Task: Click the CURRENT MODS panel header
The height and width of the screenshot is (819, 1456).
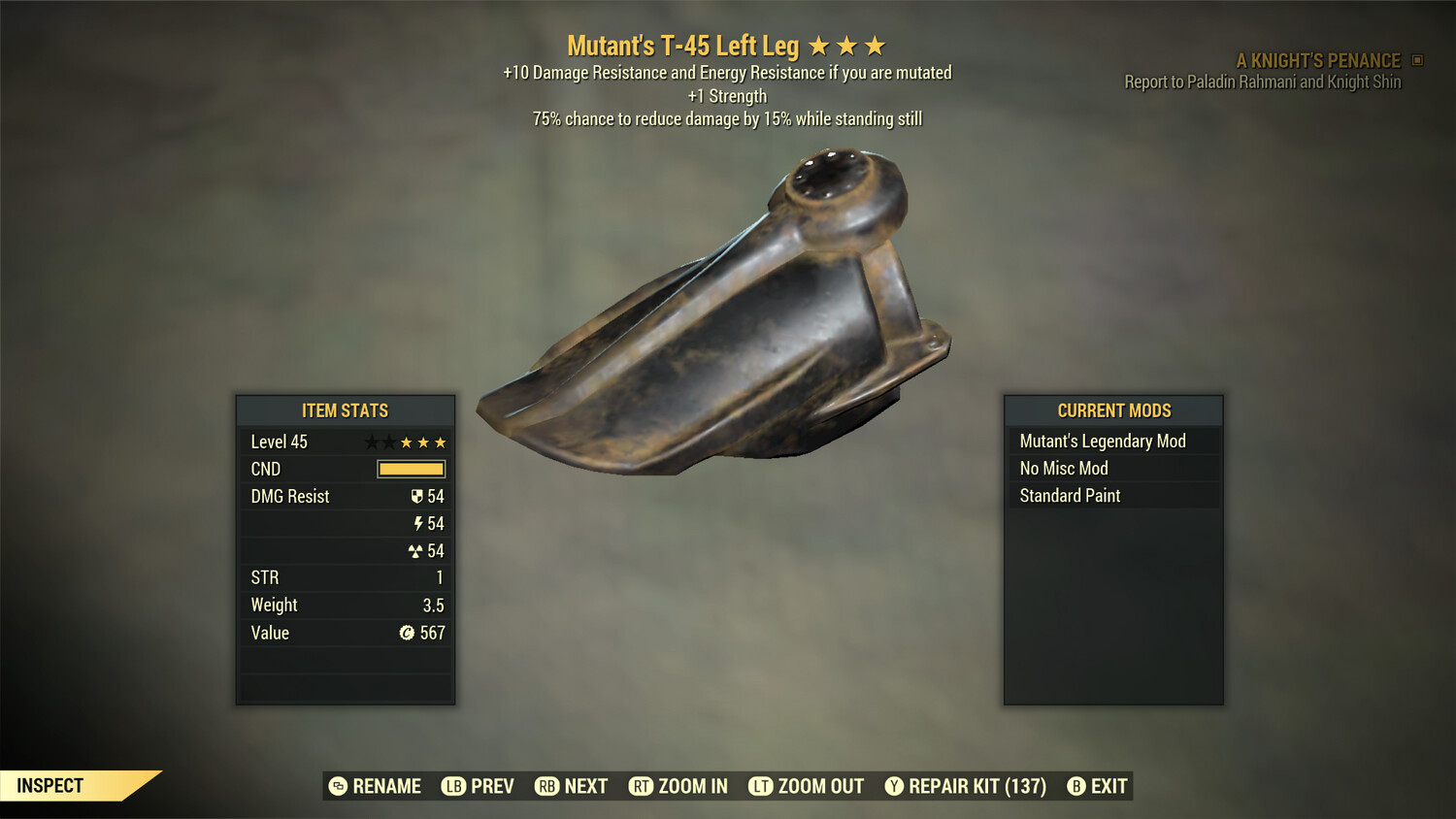Action: tap(1112, 410)
